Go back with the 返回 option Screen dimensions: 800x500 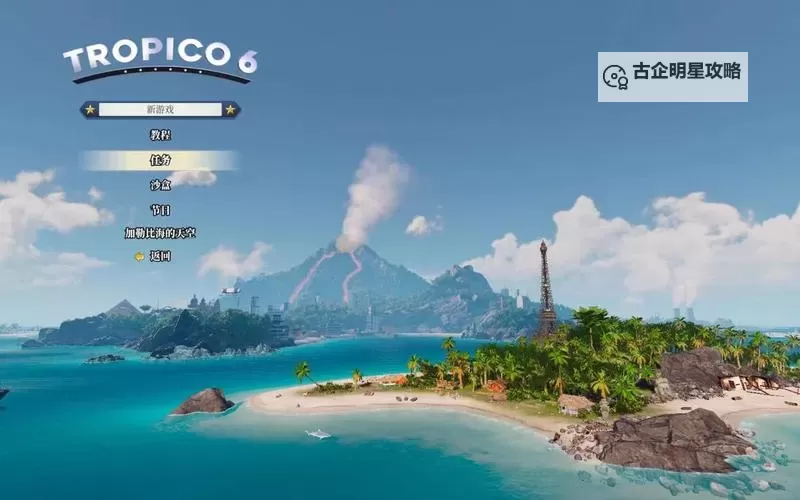click(x=160, y=256)
